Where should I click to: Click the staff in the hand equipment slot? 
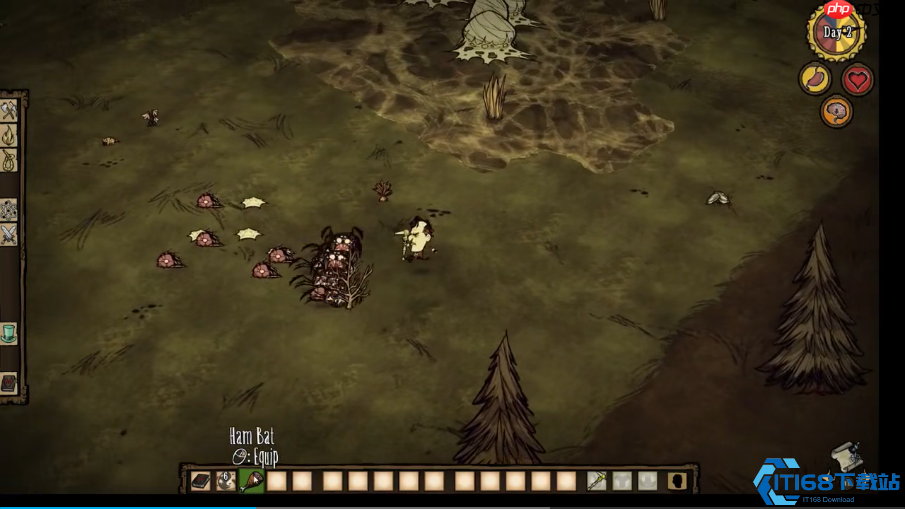tap(596, 481)
